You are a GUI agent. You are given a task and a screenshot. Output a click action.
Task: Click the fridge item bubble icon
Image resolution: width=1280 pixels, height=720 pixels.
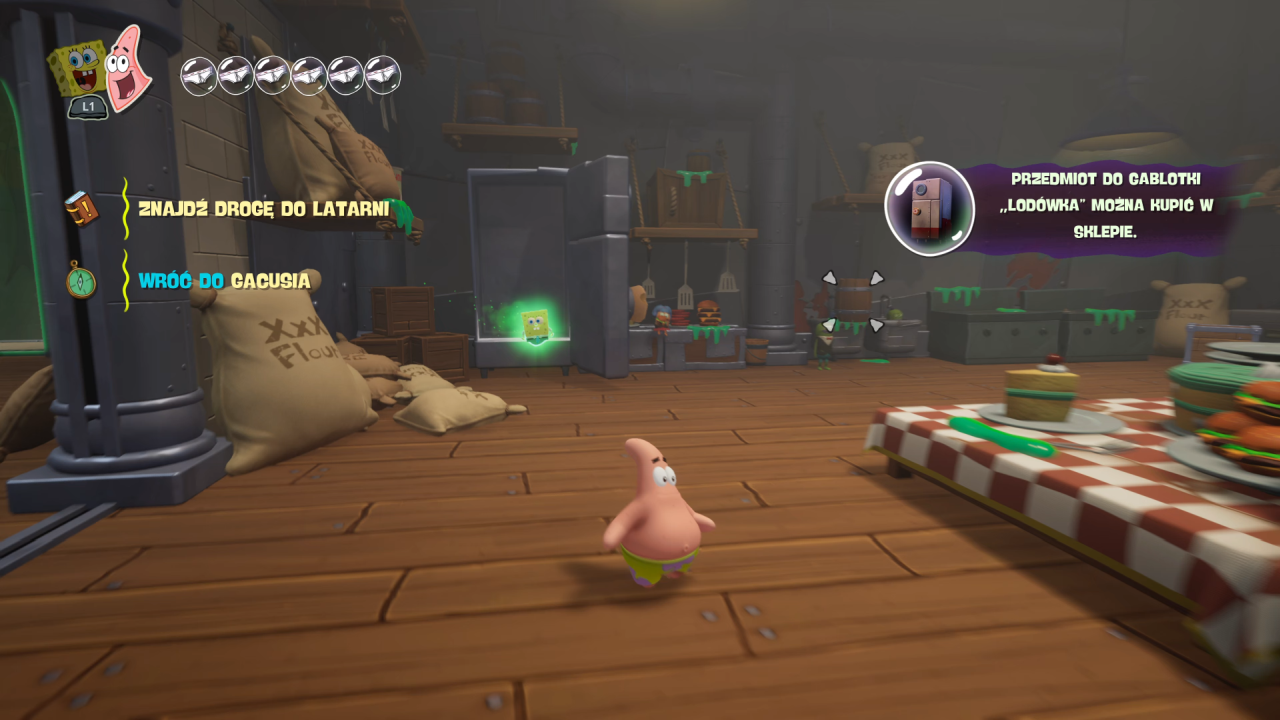(x=929, y=208)
